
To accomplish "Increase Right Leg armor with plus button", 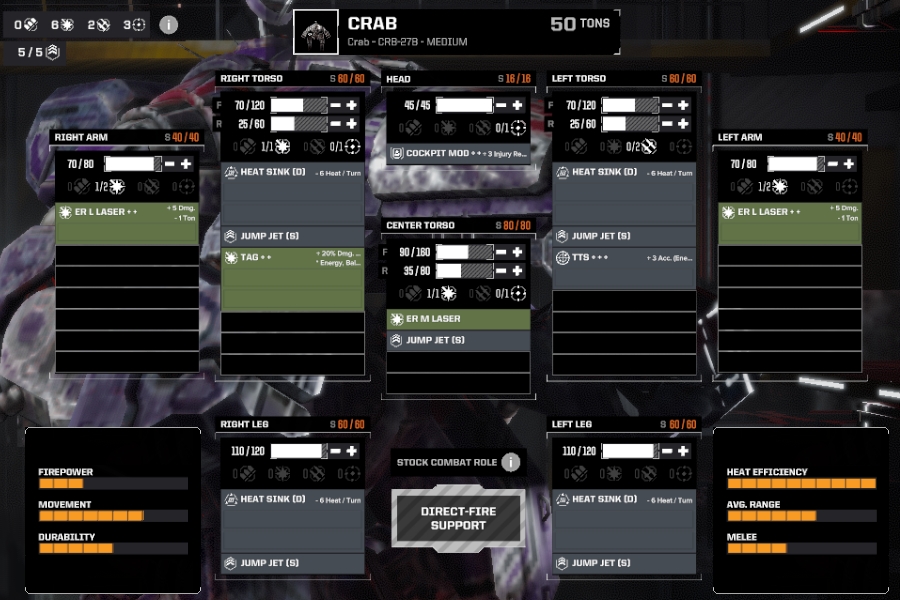I will (352, 451).
